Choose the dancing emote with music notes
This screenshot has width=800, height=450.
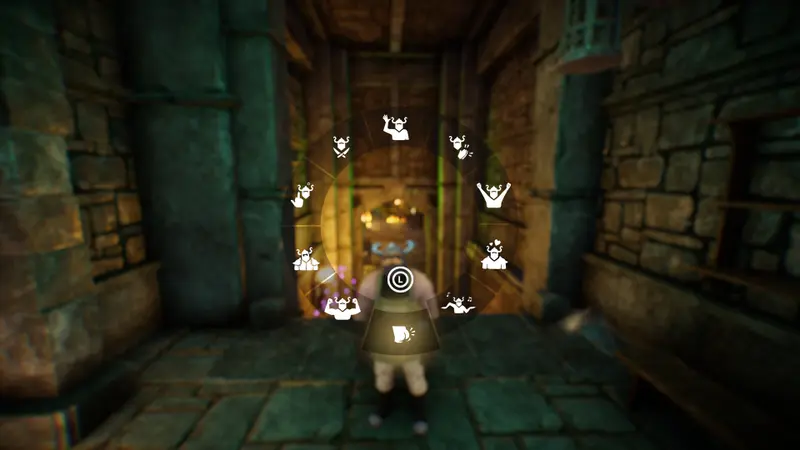(459, 304)
